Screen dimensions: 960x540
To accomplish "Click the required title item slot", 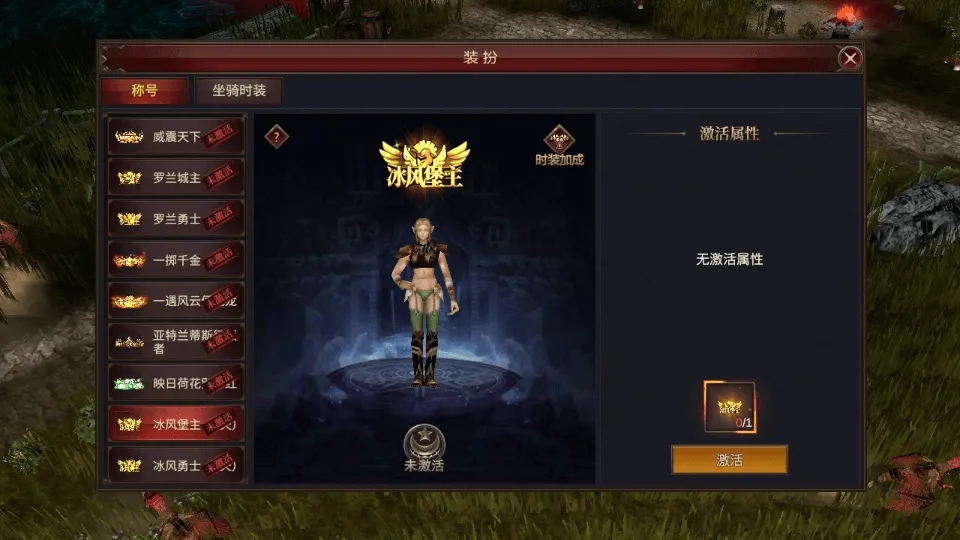I will tap(729, 407).
